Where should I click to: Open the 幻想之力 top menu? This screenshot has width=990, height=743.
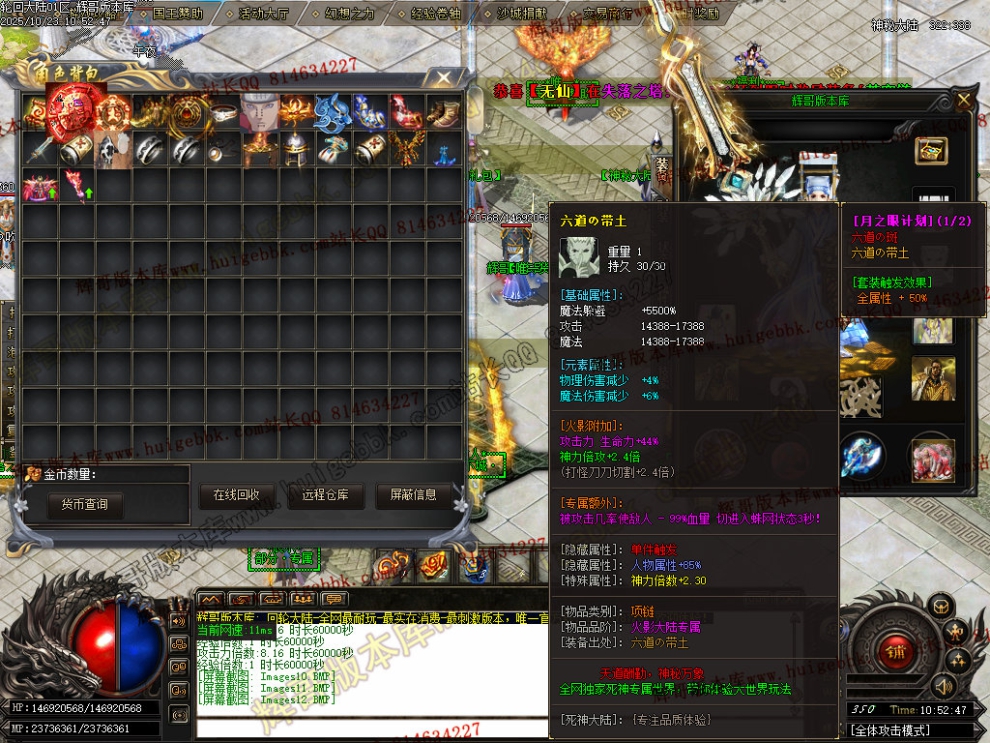pos(342,14)
